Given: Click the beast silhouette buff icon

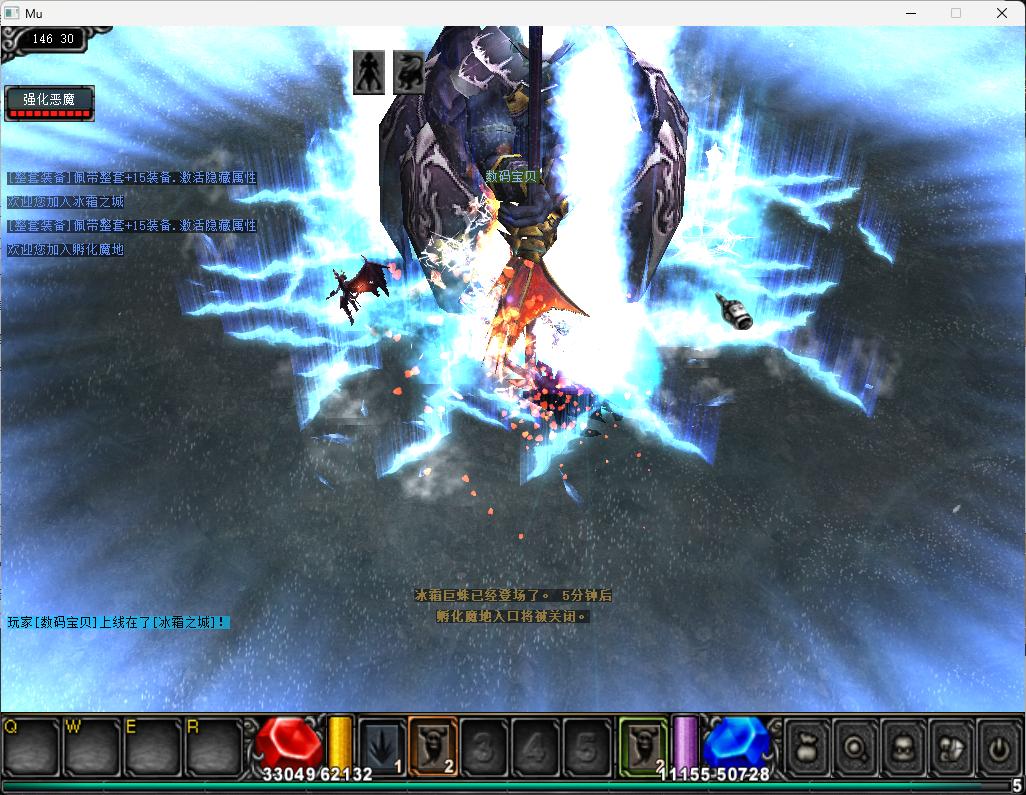Looking at the screenshot, I should [x=408, y=72].
